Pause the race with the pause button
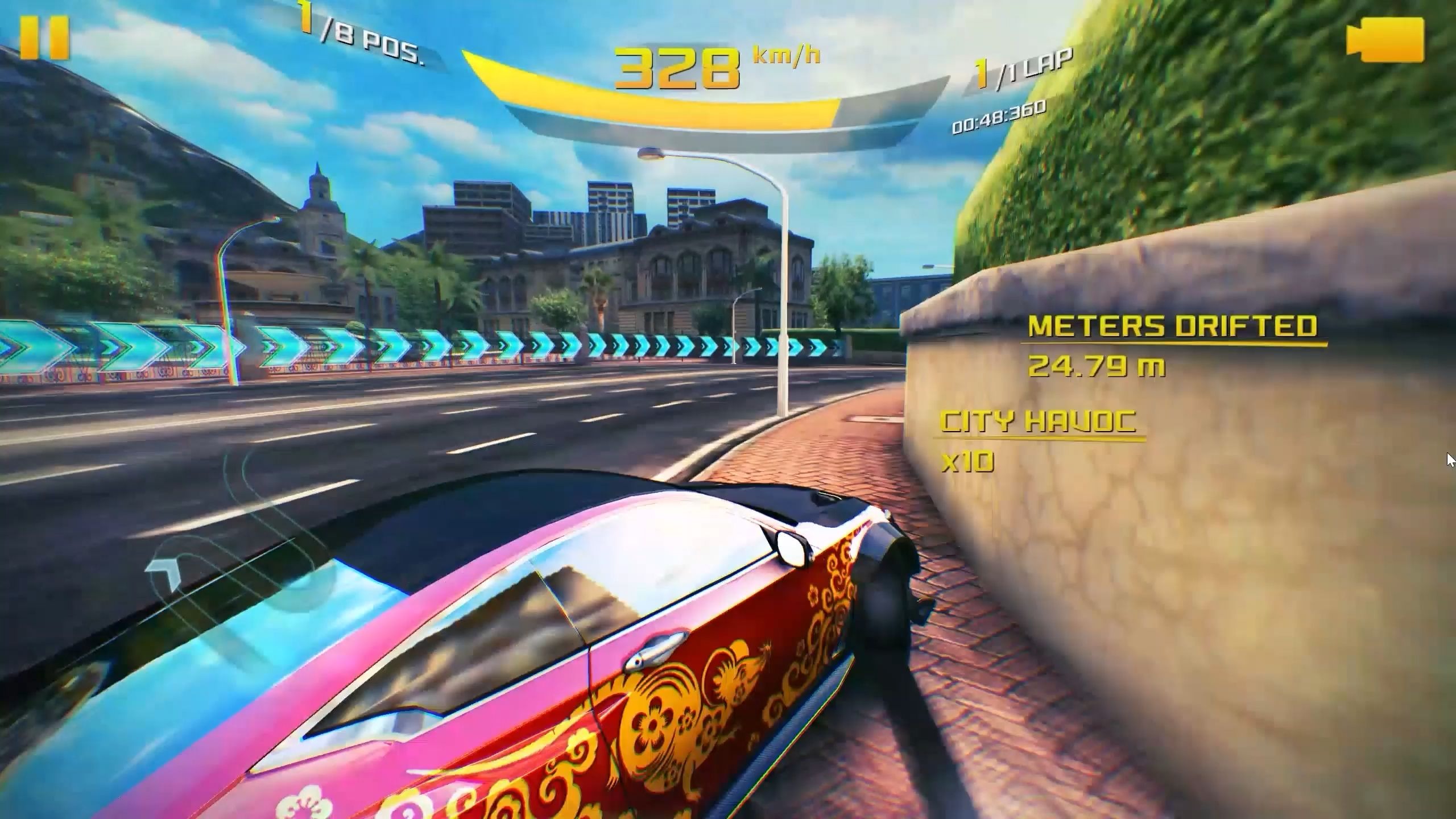 [x=44, y=38]
